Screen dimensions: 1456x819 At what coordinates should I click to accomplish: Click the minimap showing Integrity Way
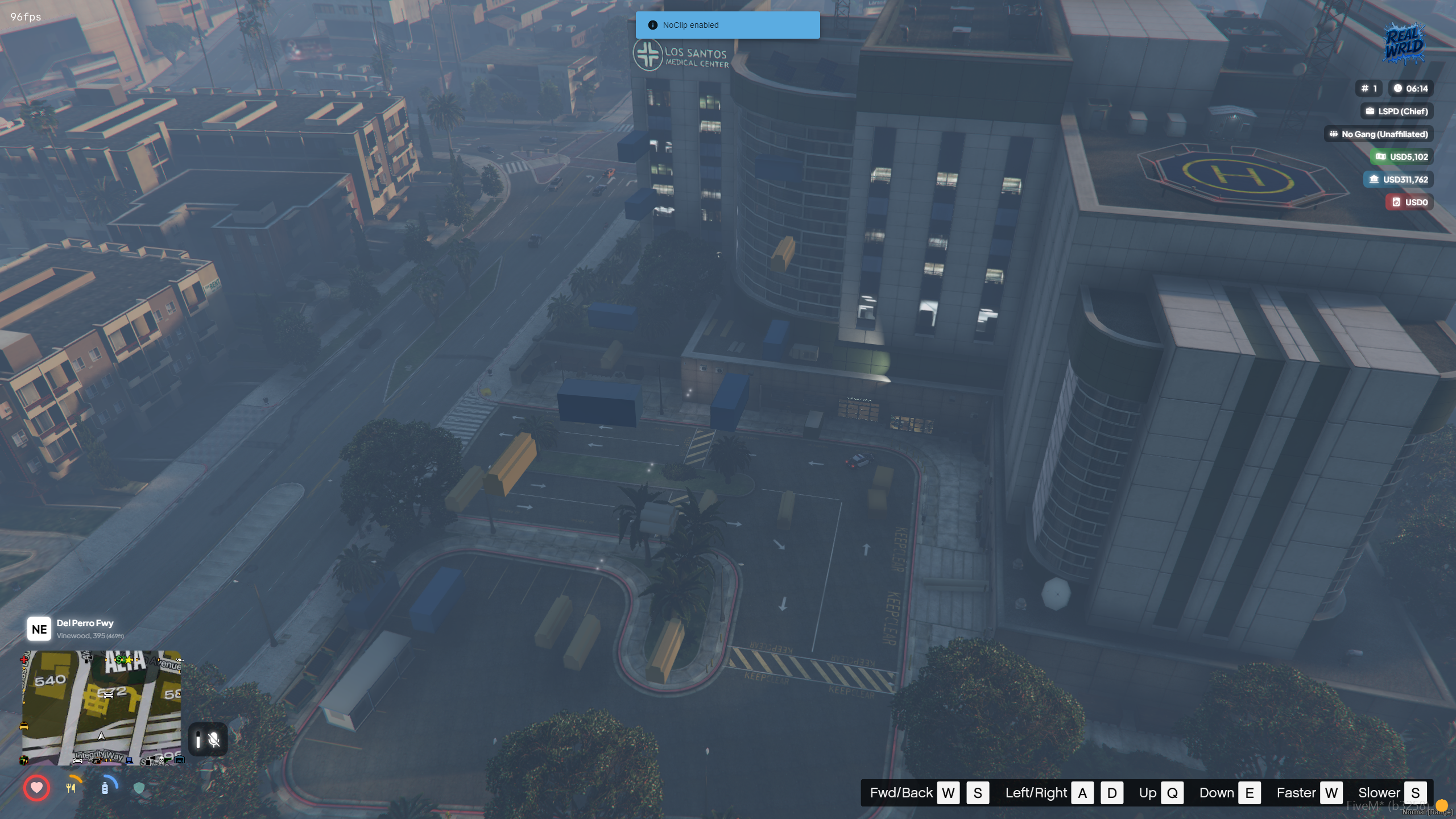(102, 708)
